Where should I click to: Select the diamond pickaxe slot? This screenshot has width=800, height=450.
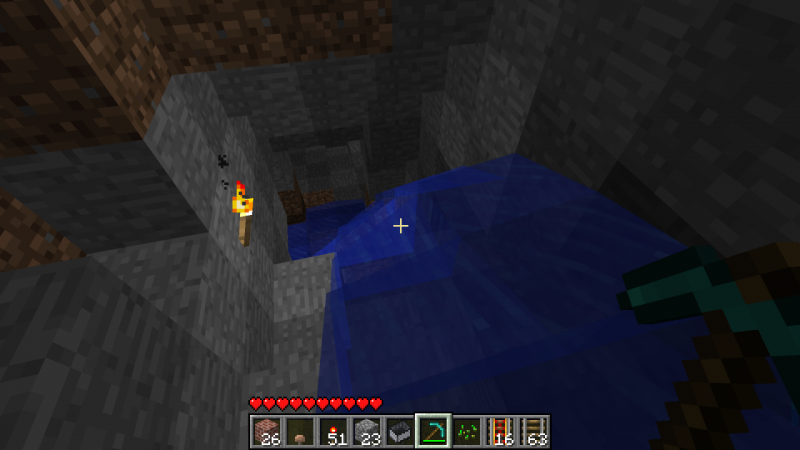click(433, 431)
